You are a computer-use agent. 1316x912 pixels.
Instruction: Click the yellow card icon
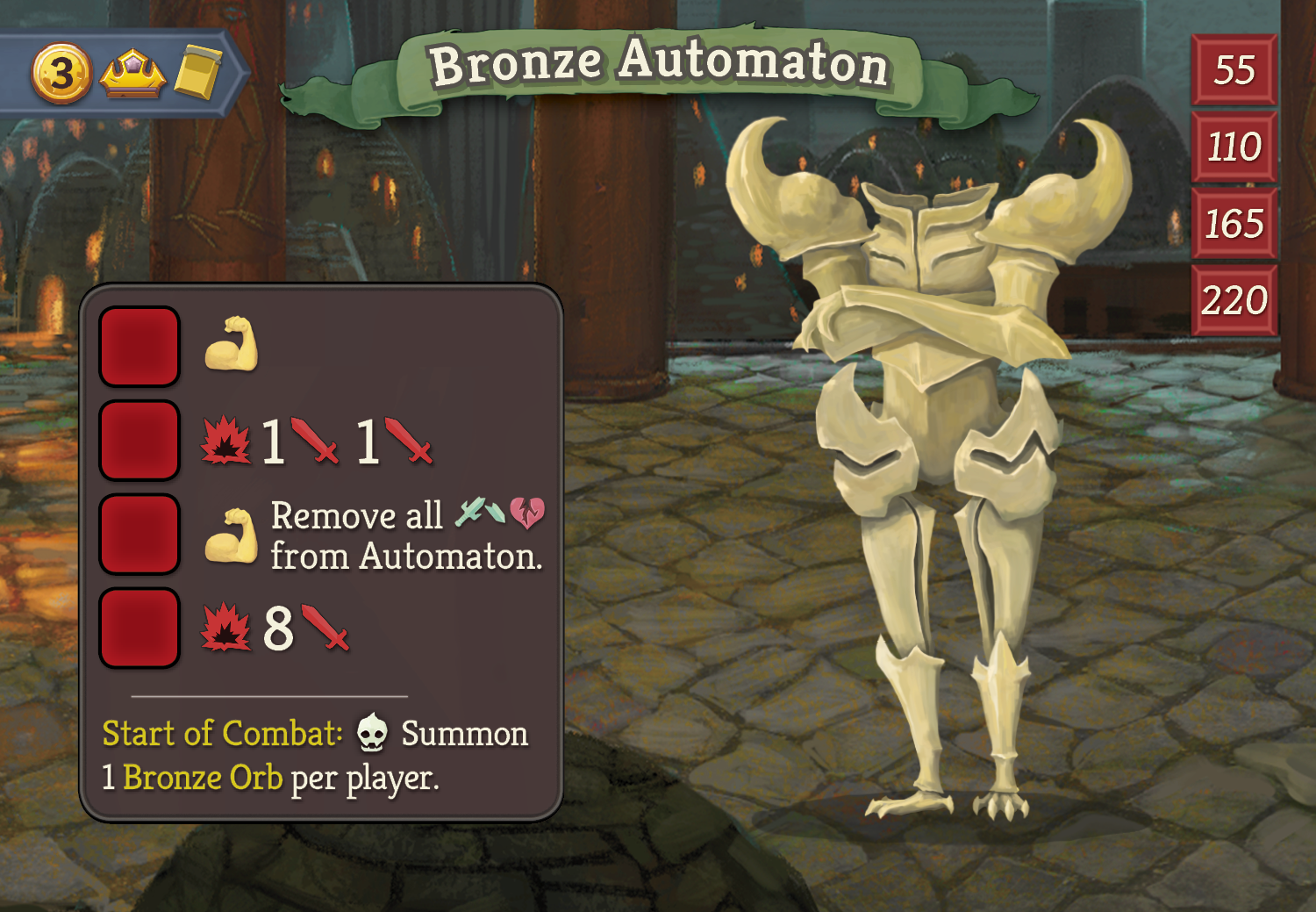tap(197, 72)
